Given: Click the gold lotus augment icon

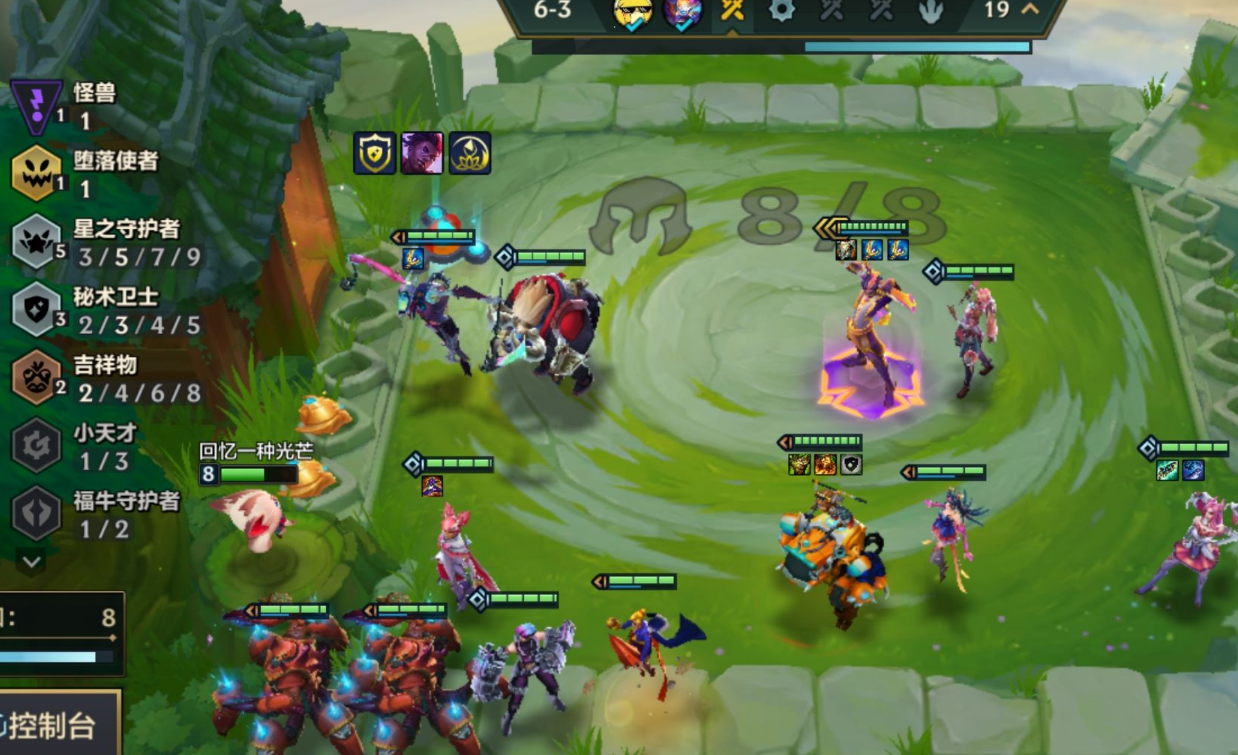Looking at the screenshot, I should 469,153.
